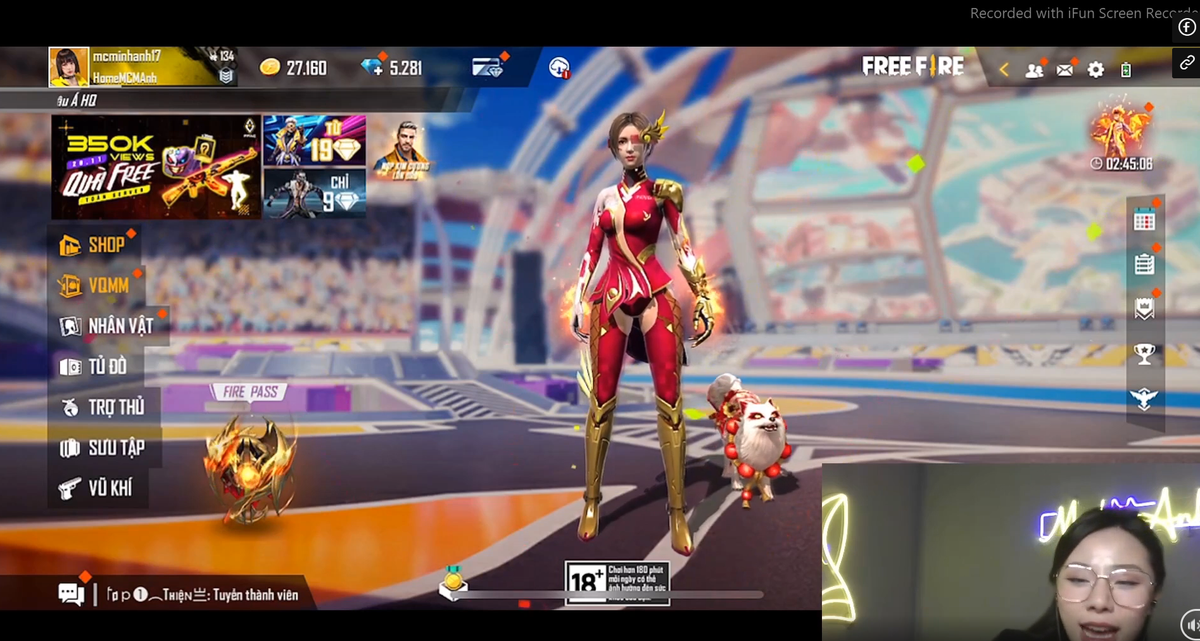Open the SHOP menu

click(x=93, y=245)
